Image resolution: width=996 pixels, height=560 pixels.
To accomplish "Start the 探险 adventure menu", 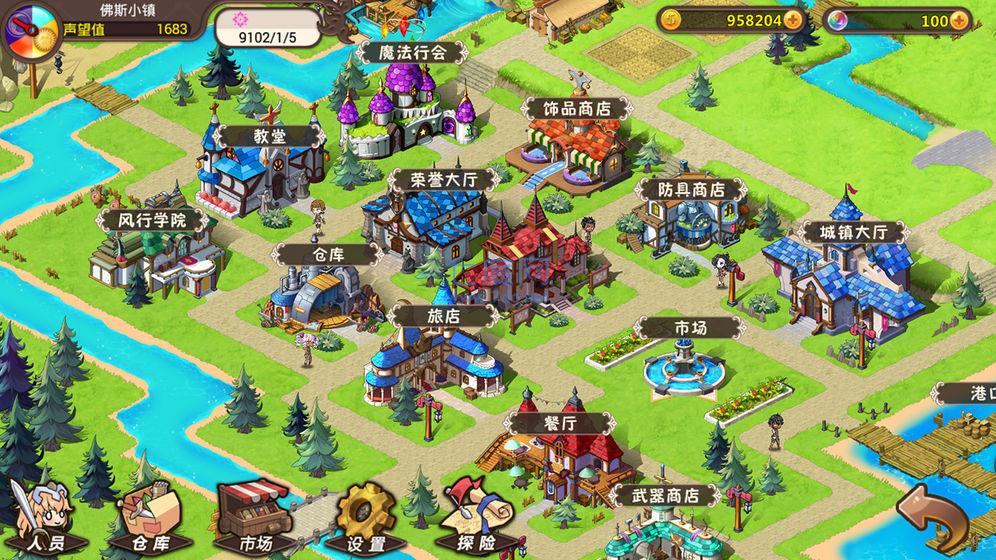I will click(x=474, y=520).
